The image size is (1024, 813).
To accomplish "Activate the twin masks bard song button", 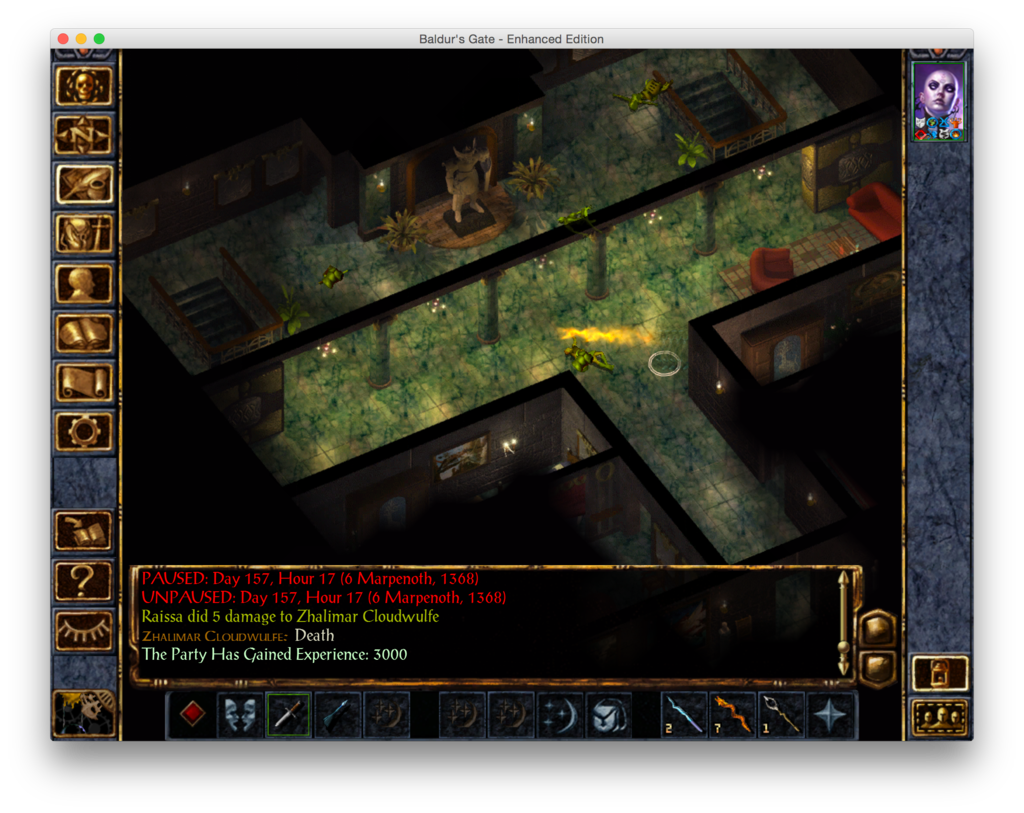I will coord(240,715).
